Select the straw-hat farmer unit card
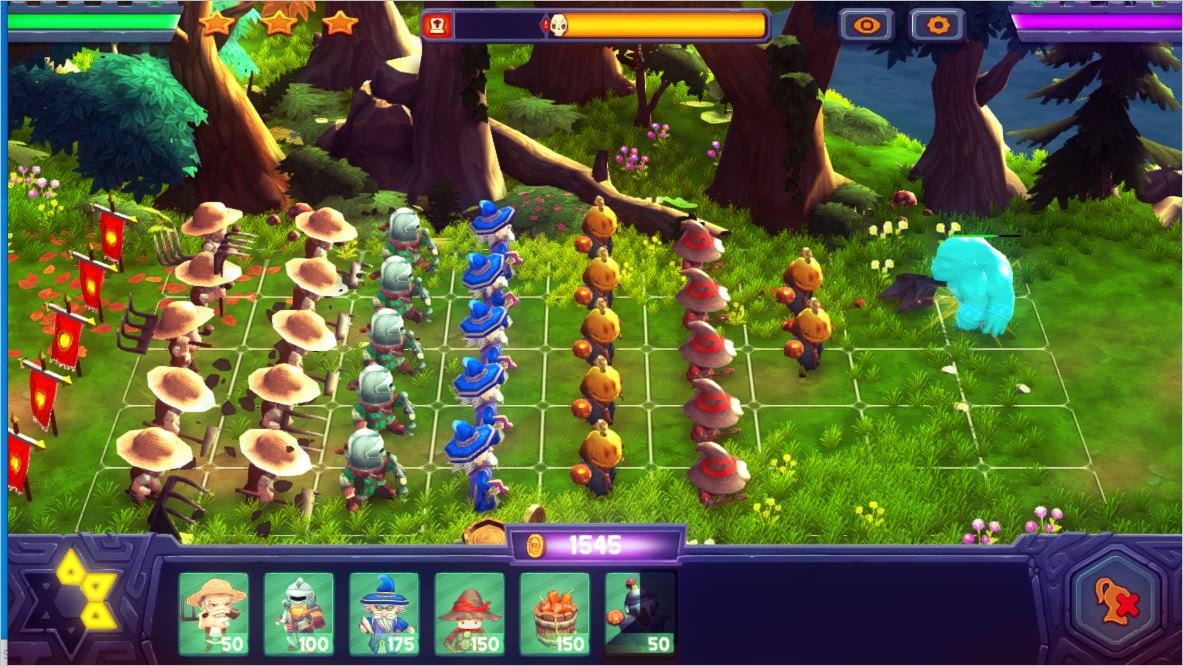1183x666 pixels. coord(213,614)
